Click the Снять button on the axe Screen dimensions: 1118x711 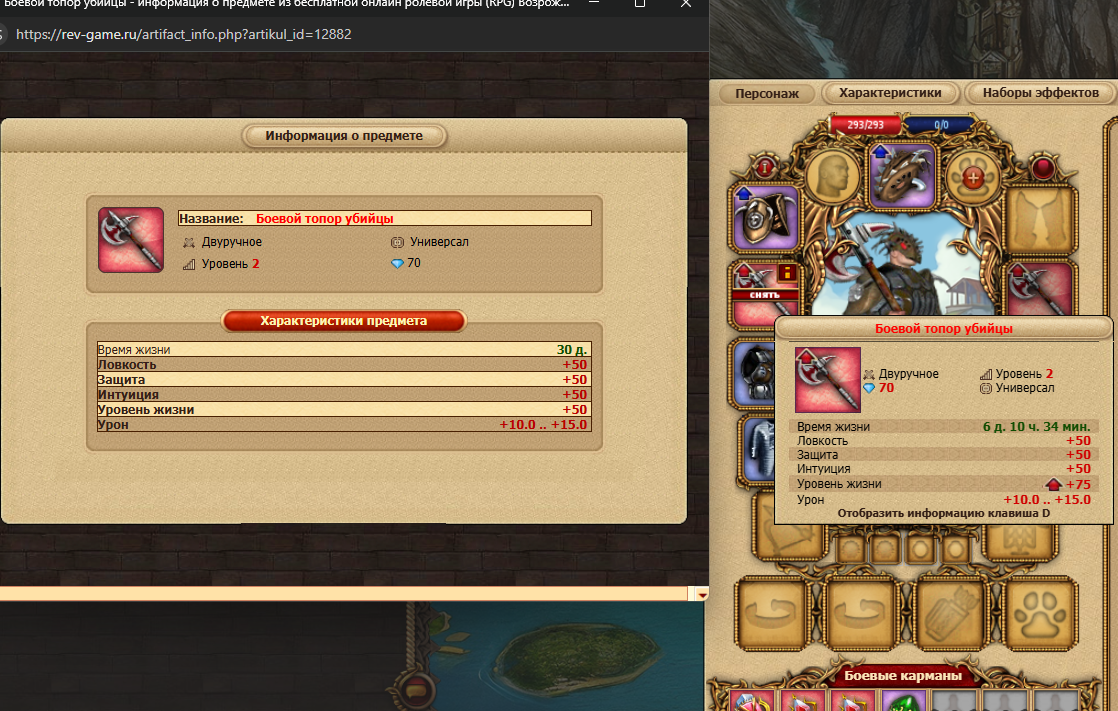(x=766, y=294)
